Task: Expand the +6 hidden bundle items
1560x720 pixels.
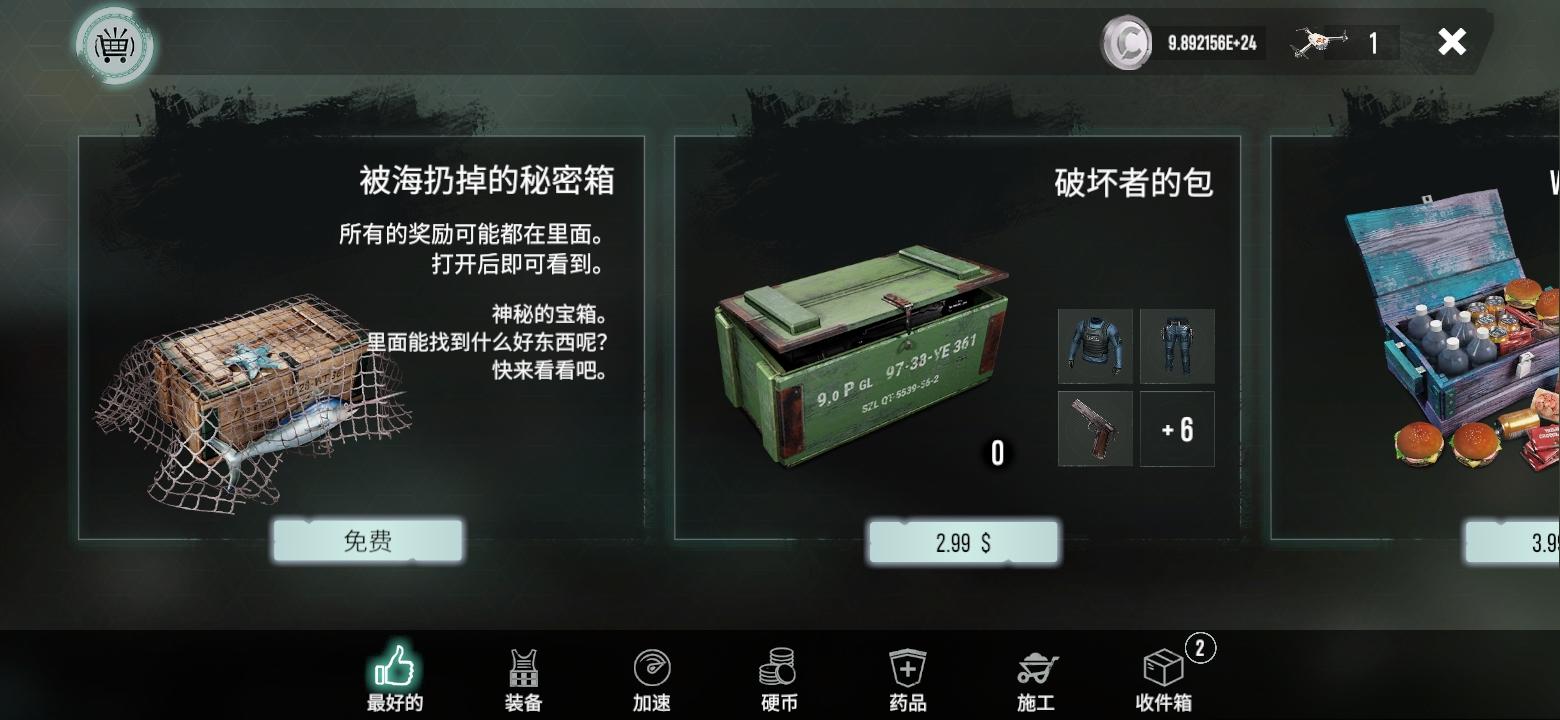Action: [1176, 429]
